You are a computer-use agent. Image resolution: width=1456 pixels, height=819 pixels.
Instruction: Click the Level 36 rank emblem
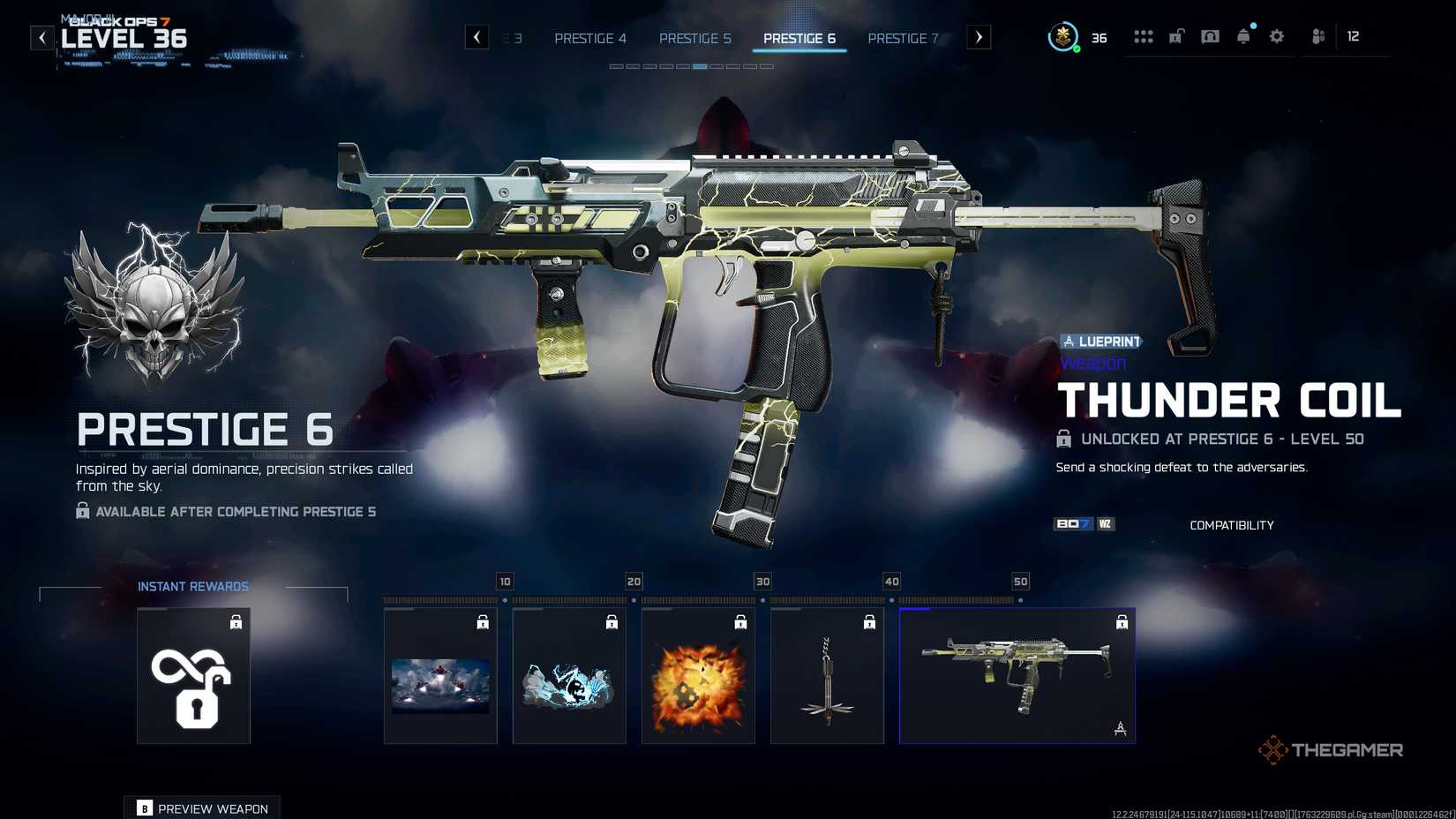click(x=1063, y=38)
